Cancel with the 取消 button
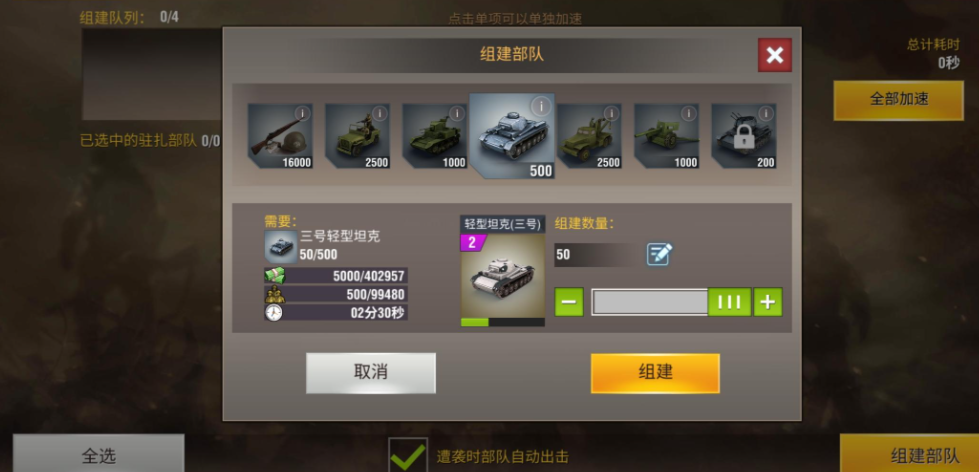This screenshot has width=979, height=472. click(371, 372)
